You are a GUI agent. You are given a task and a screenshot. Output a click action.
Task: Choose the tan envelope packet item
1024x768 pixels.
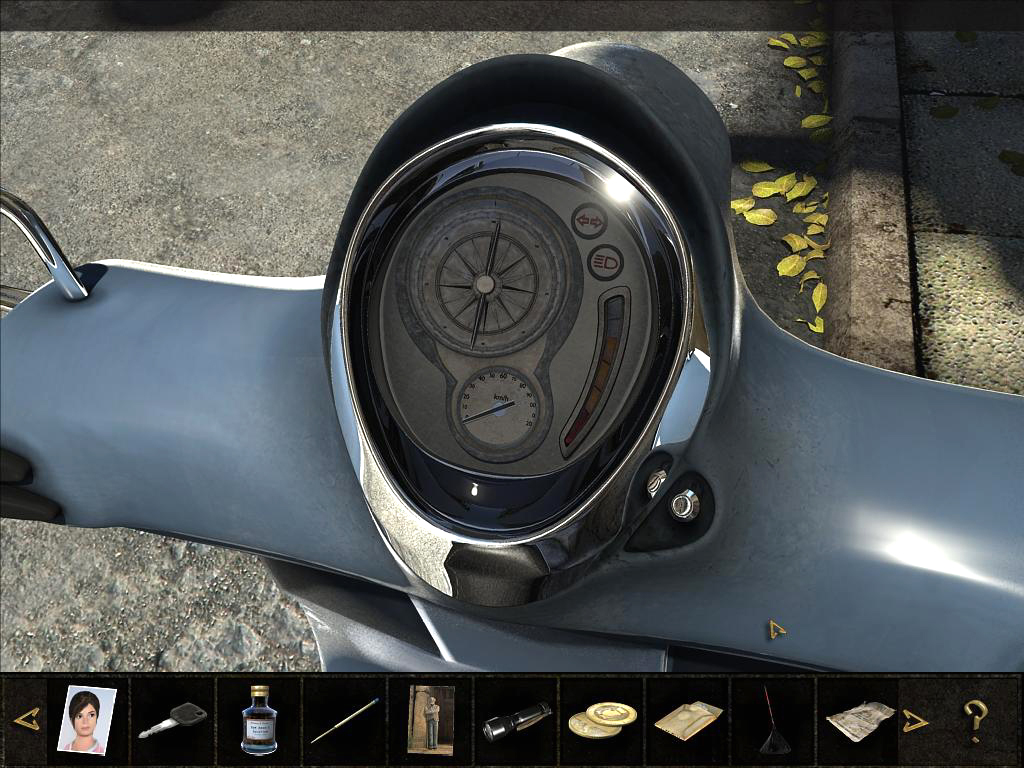pyautogui.click(x=688, y=720)
